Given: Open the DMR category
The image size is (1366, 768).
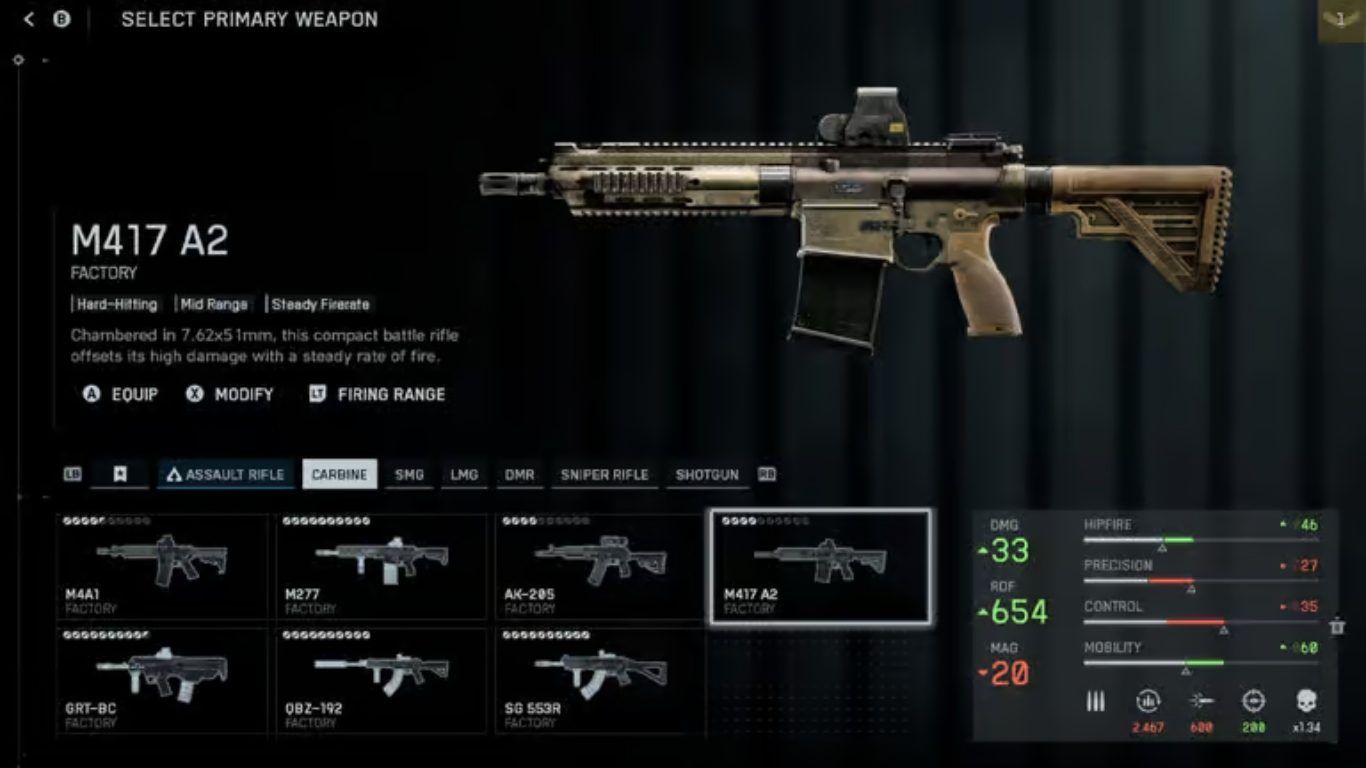Looking at the screenshot, I should [519, 475].
